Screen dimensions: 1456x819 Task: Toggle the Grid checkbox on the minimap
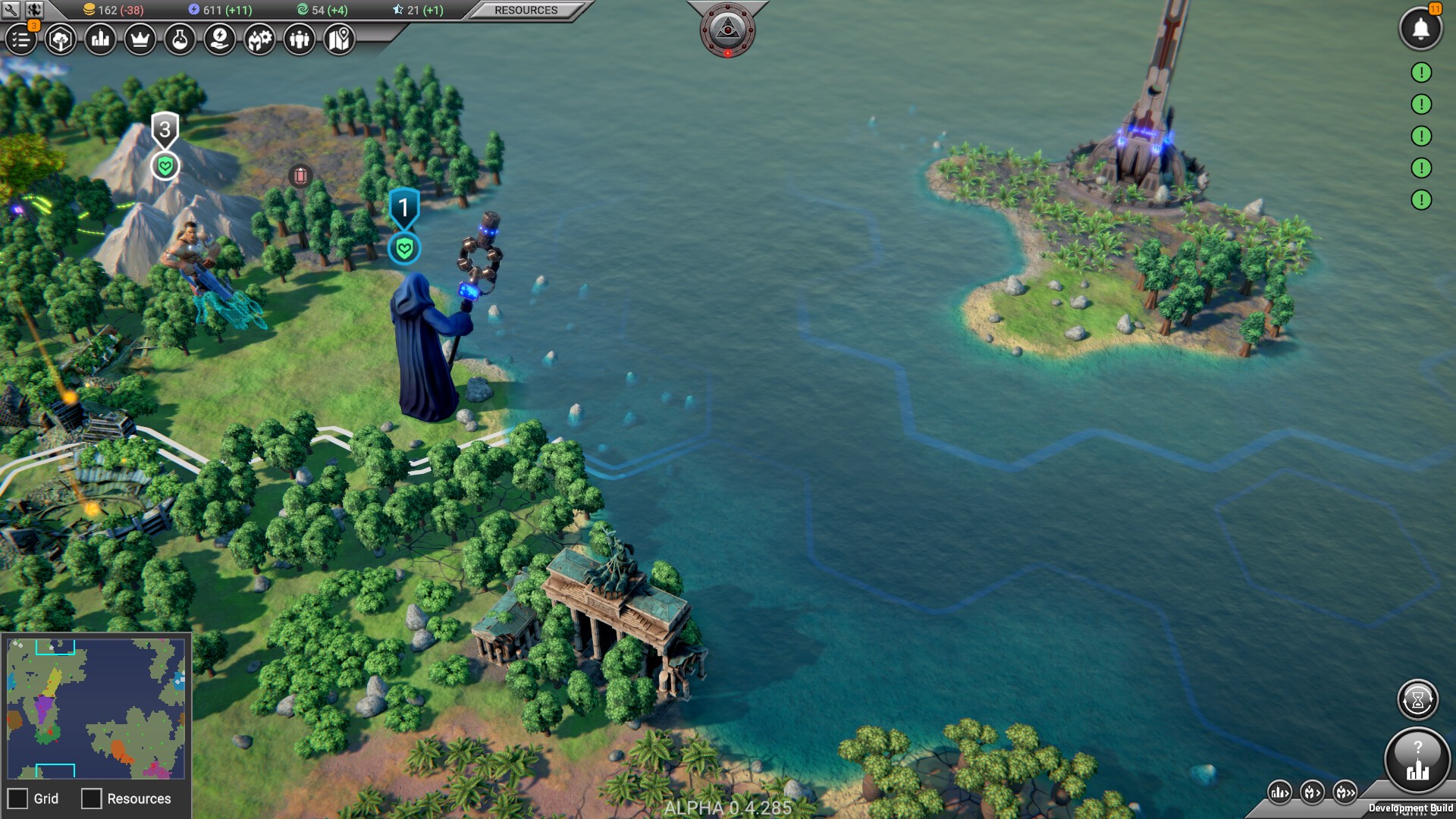(19, 799)
